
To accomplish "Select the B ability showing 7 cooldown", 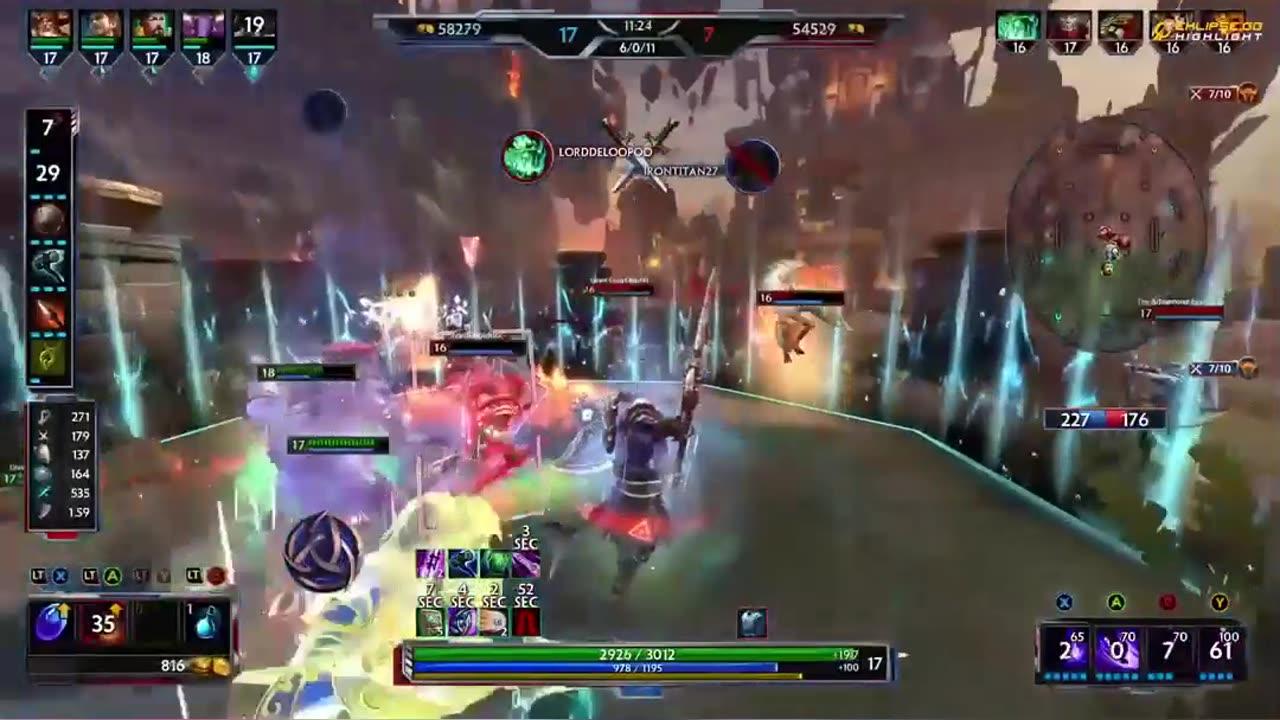I will pos(1174,650).
